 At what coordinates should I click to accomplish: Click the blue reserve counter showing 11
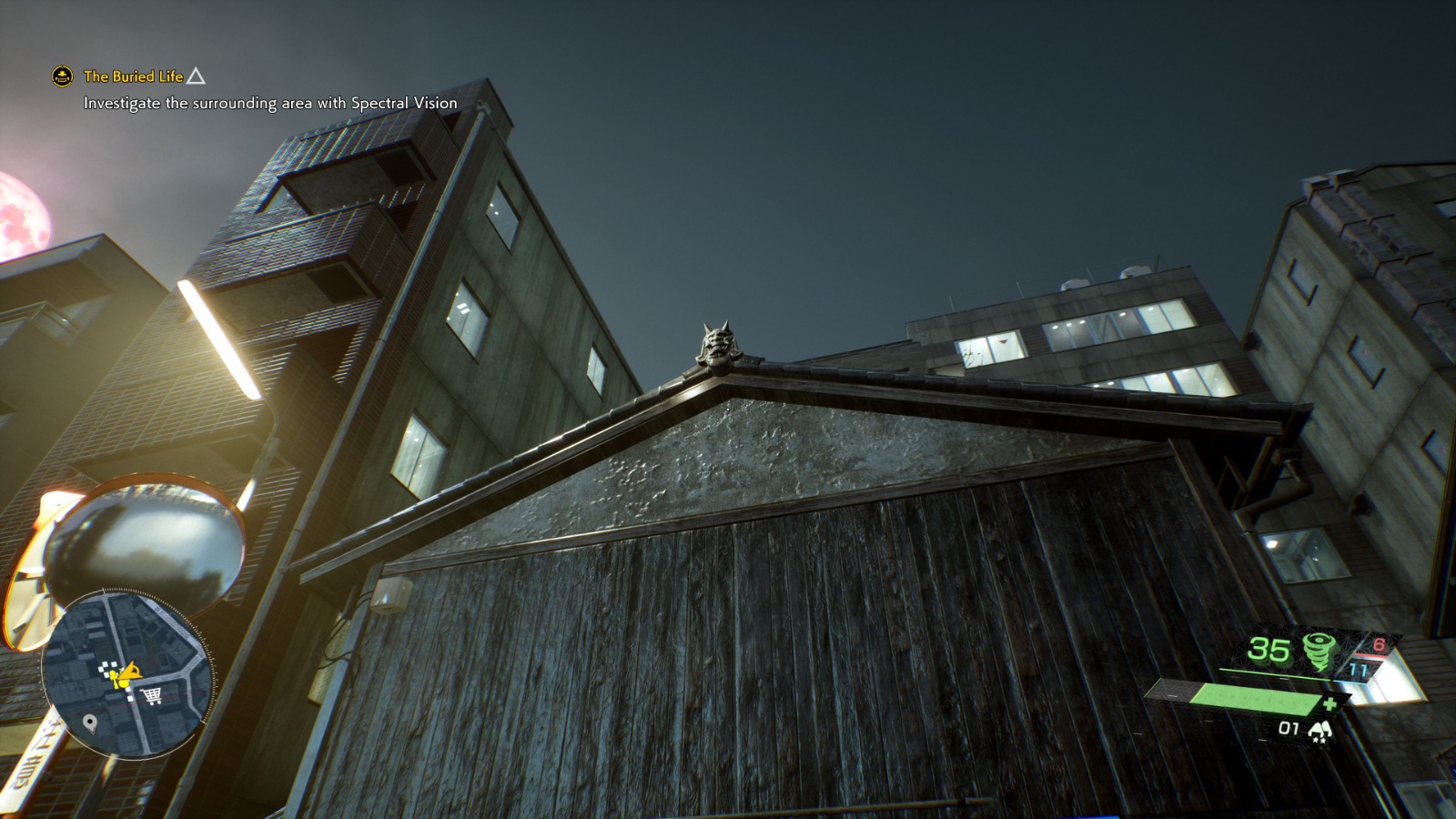click(1357, 669)
